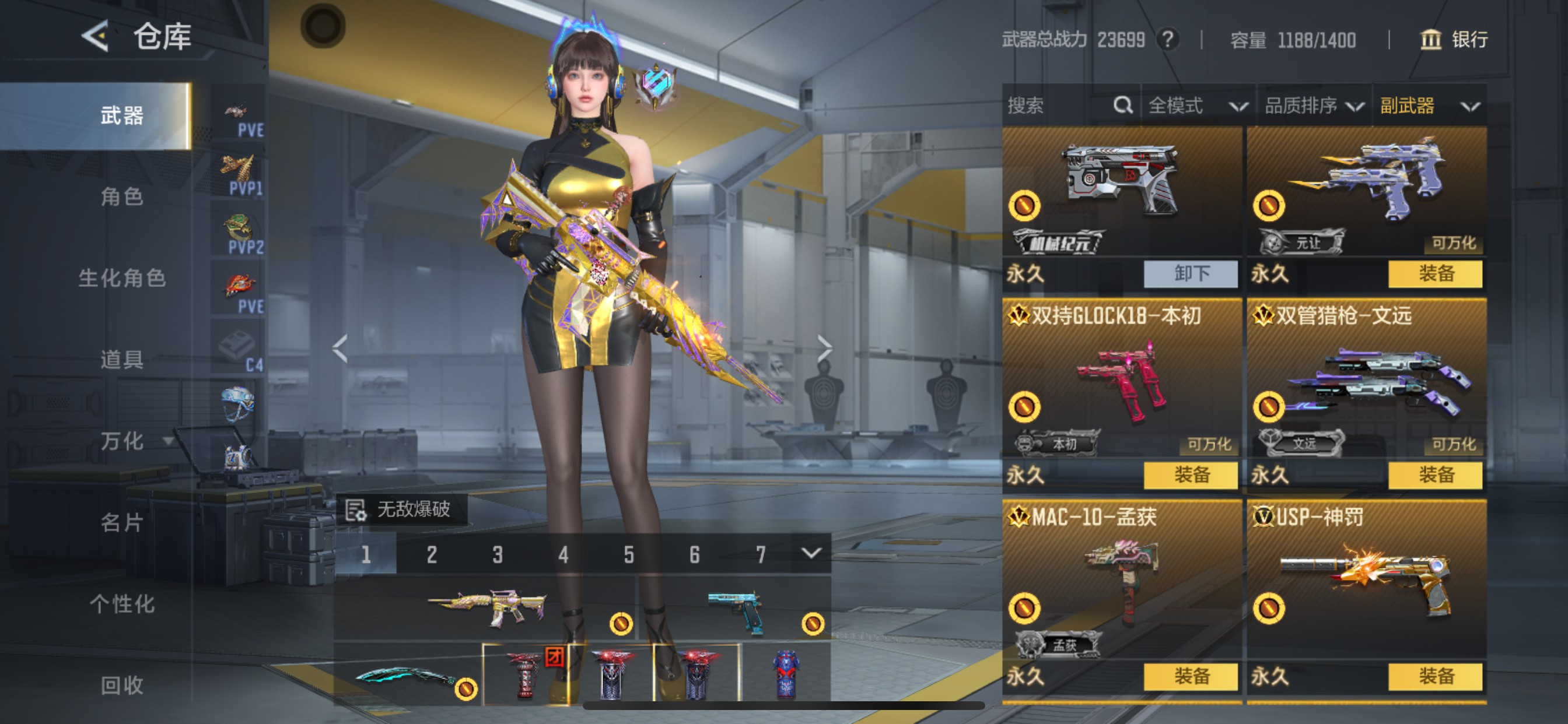The height and width of the screenshot is (724, 1568).
Task: Select the 道具 items category
Action: 122,360
